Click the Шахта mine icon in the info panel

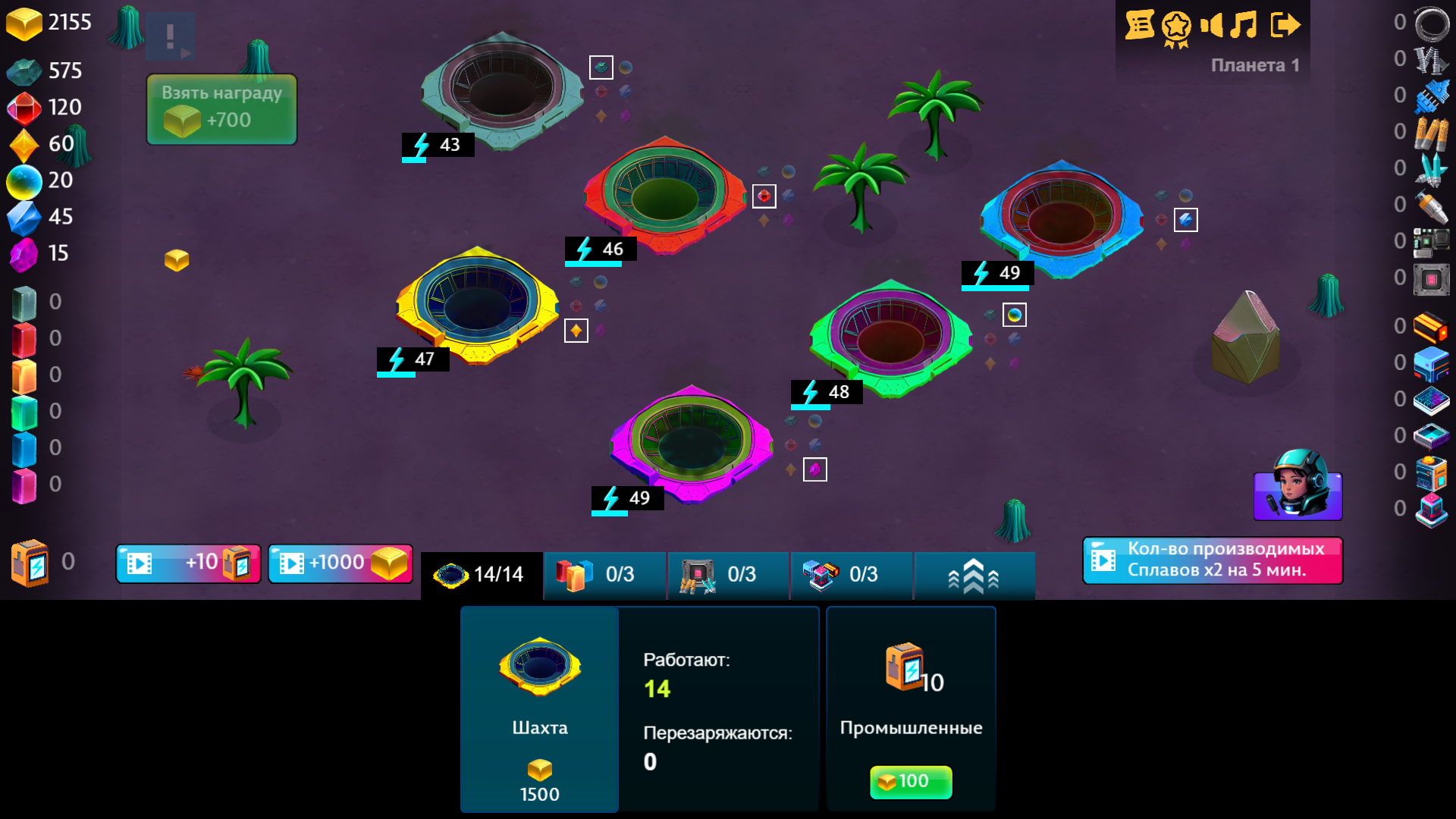[538, 667]
